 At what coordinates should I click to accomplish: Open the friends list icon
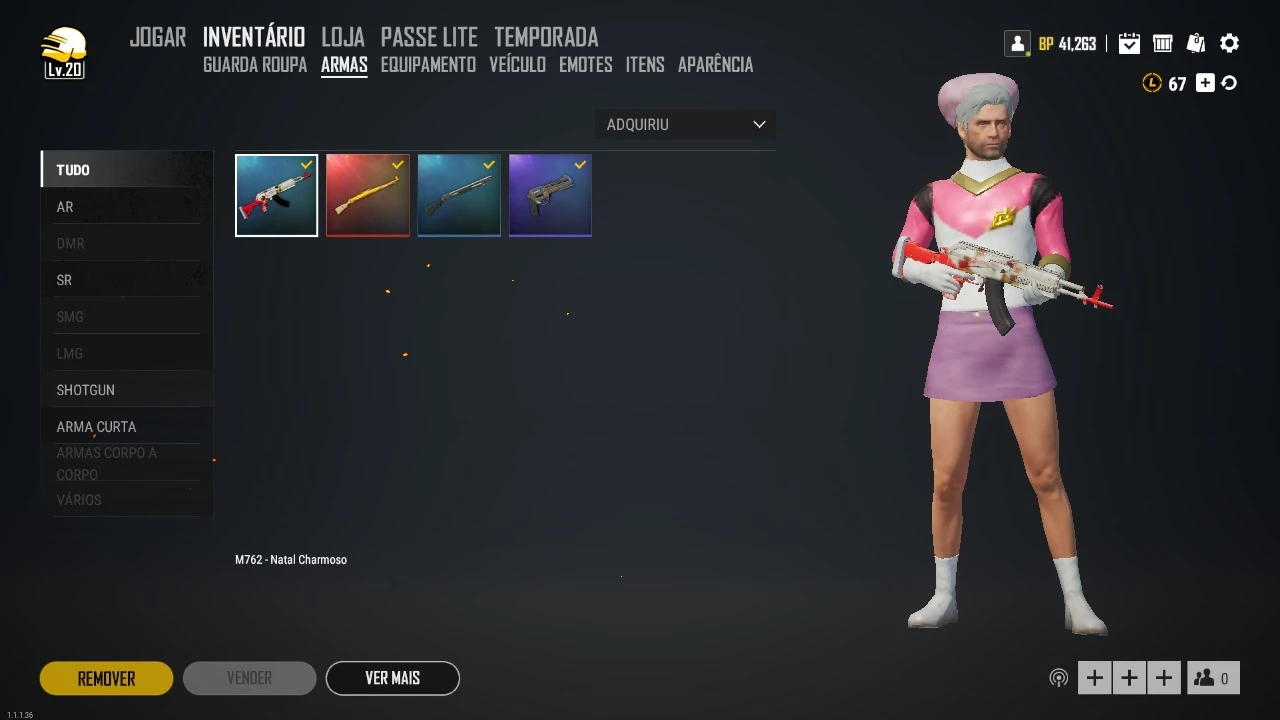(1212, 678)
